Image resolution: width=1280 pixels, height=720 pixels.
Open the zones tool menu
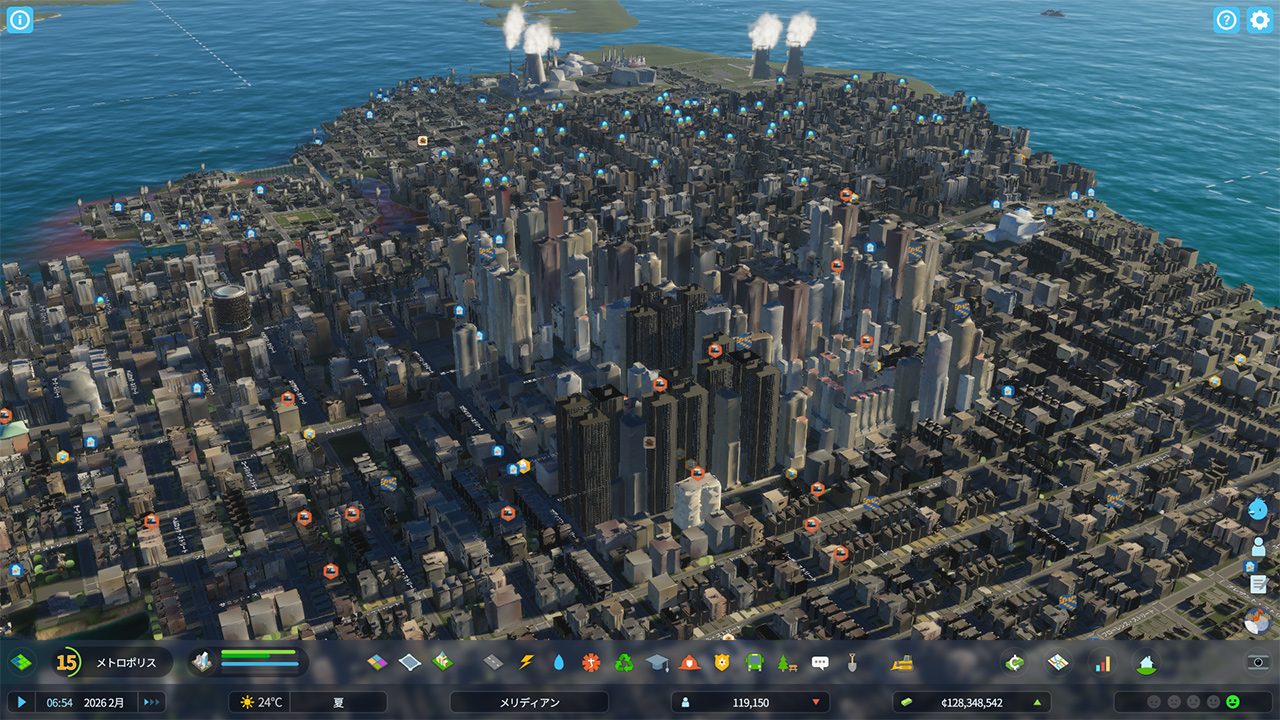tap(377, 662)
